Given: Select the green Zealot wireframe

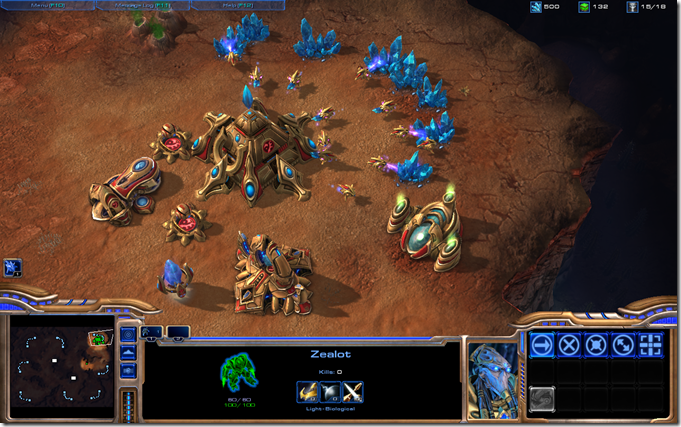Looking at the screenshot, I should point(237,371).
